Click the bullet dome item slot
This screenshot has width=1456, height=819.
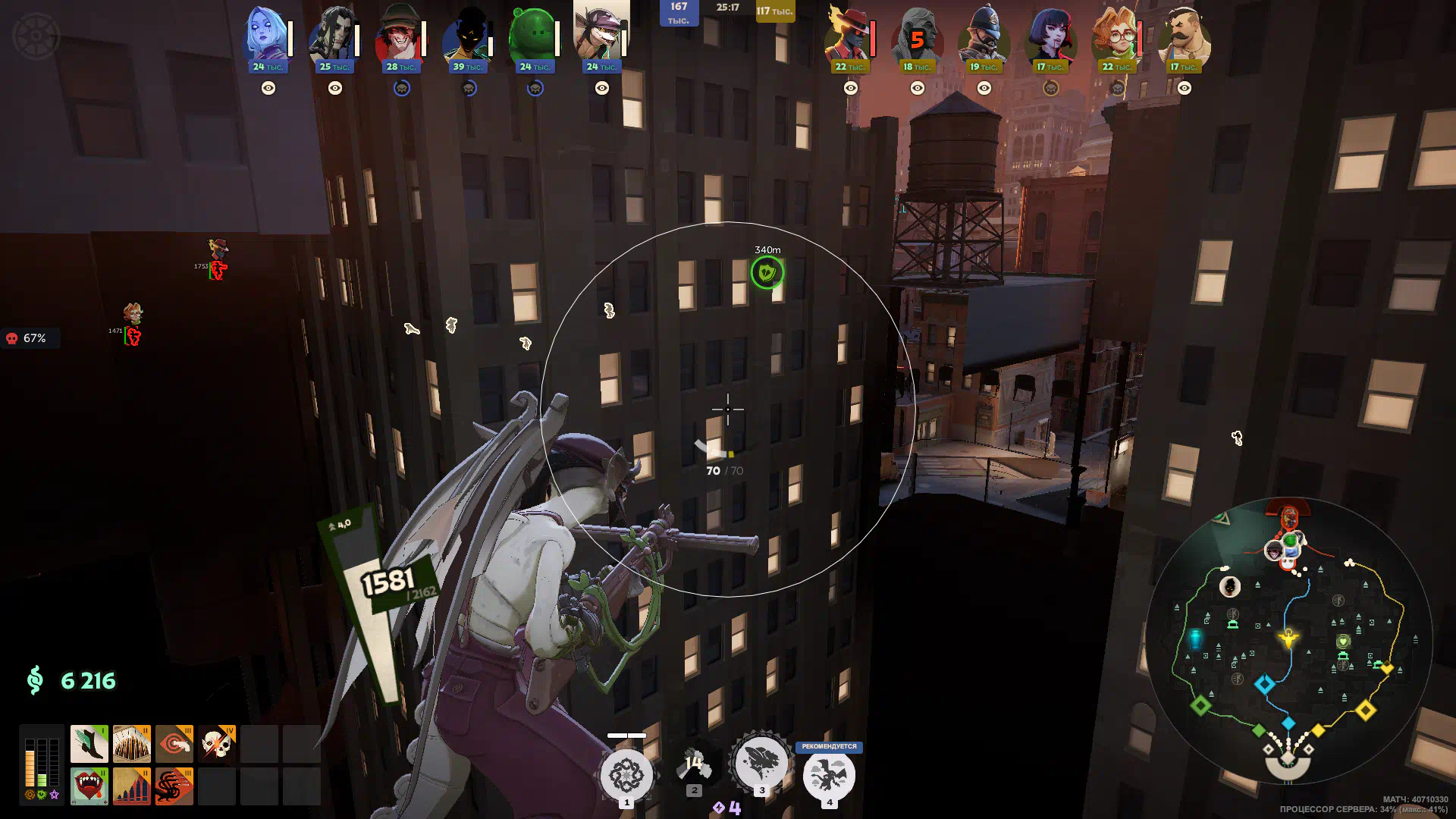point(132,744)
